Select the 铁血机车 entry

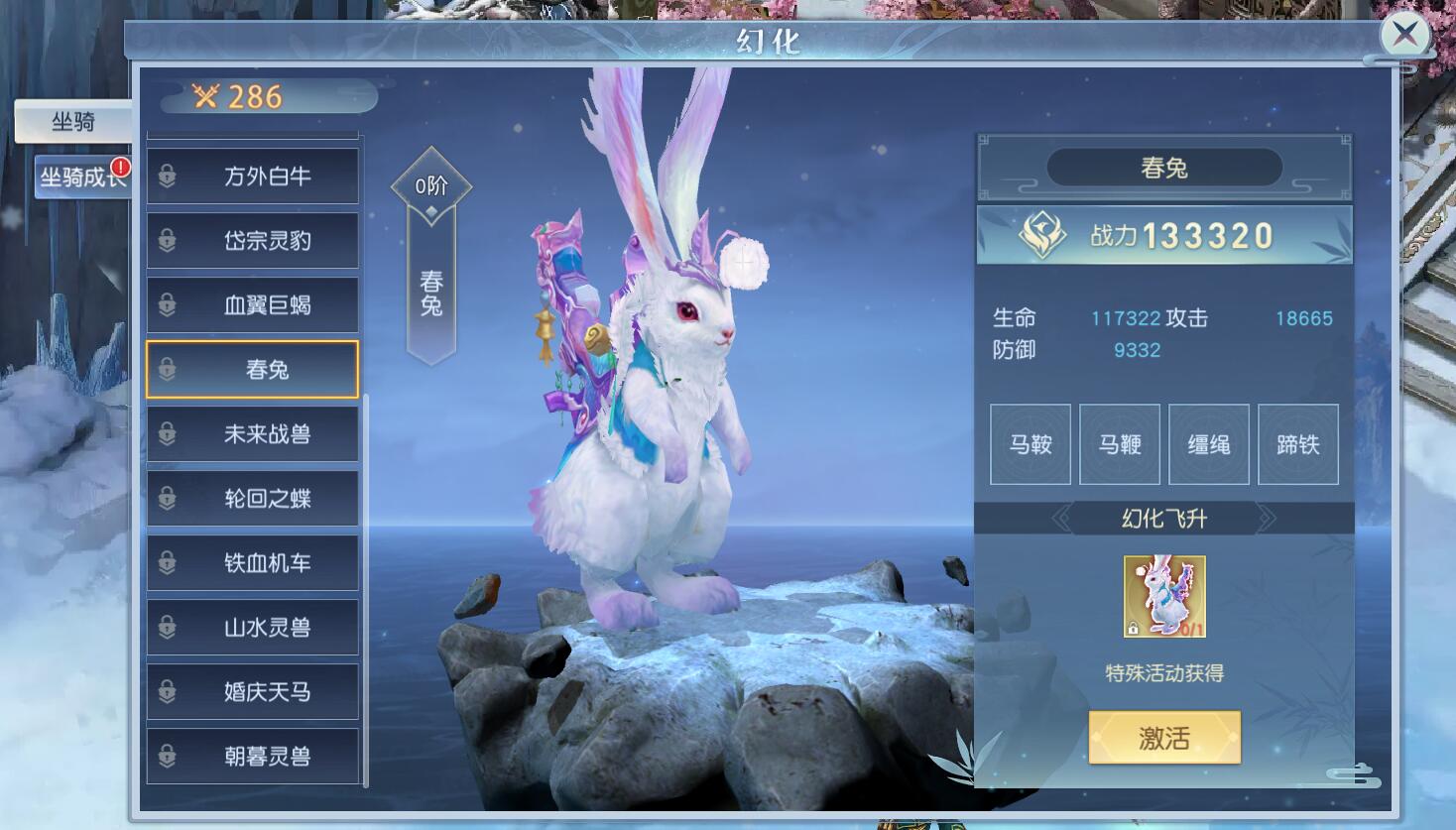tap(253, 563)
